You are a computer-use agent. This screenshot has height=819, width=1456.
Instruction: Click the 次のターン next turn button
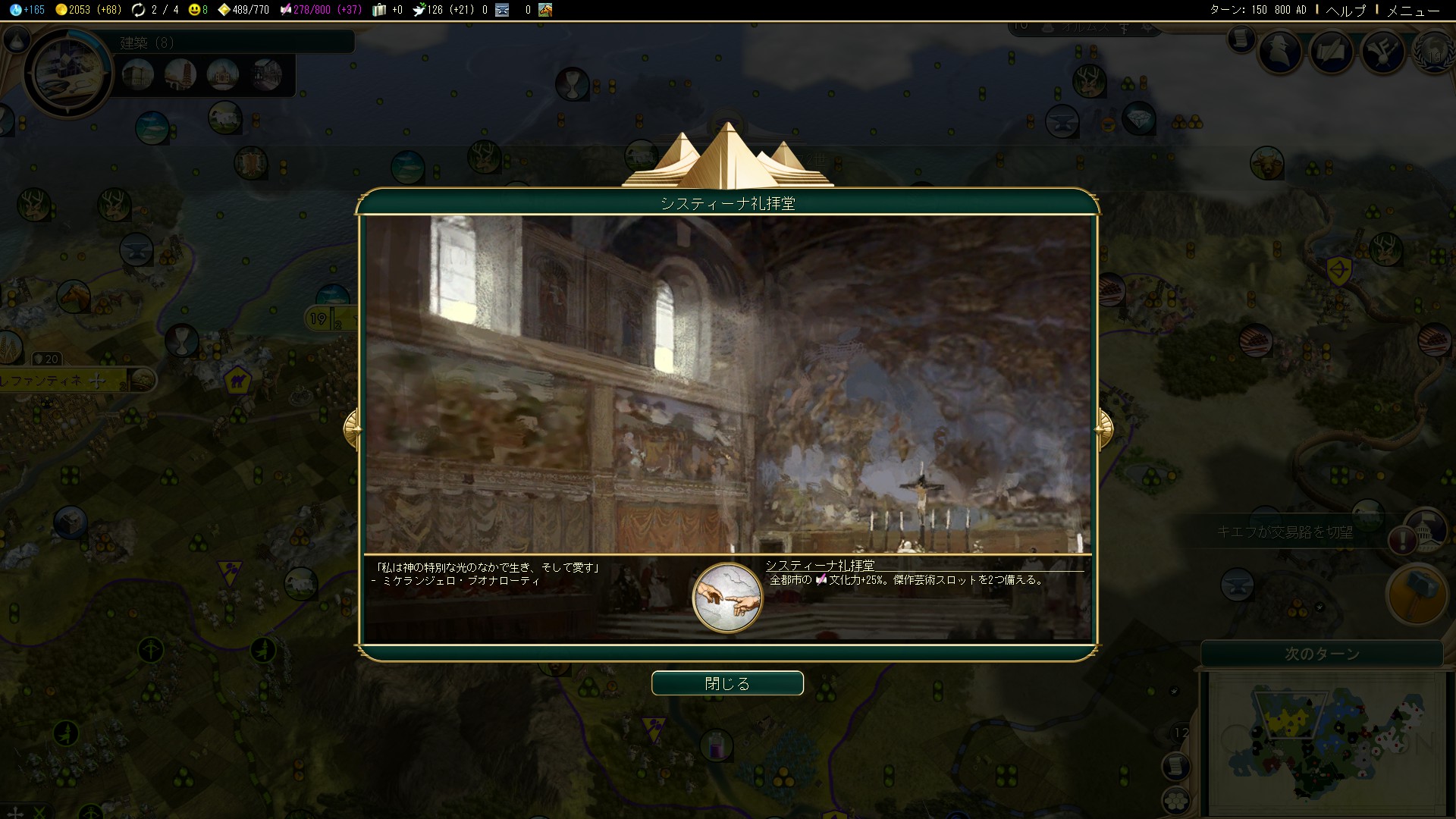[x=1321, y=654]
